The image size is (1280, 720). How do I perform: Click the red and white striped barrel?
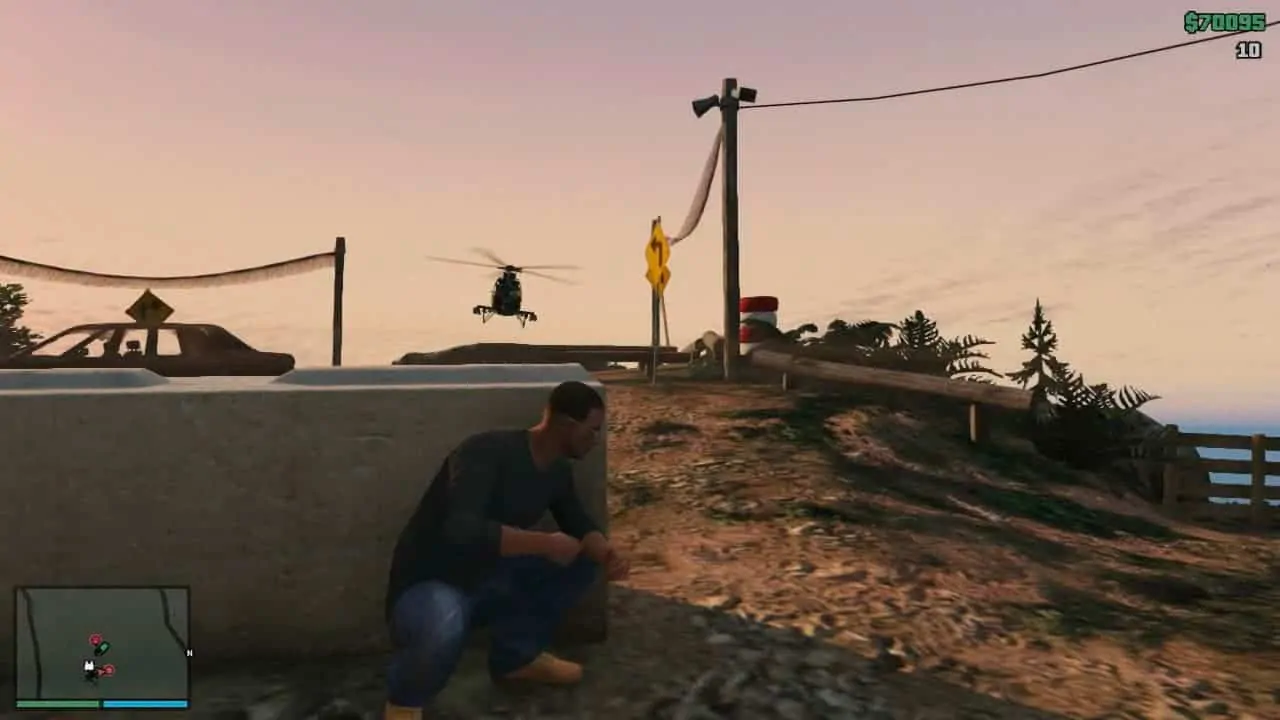[x=758, y=318]
